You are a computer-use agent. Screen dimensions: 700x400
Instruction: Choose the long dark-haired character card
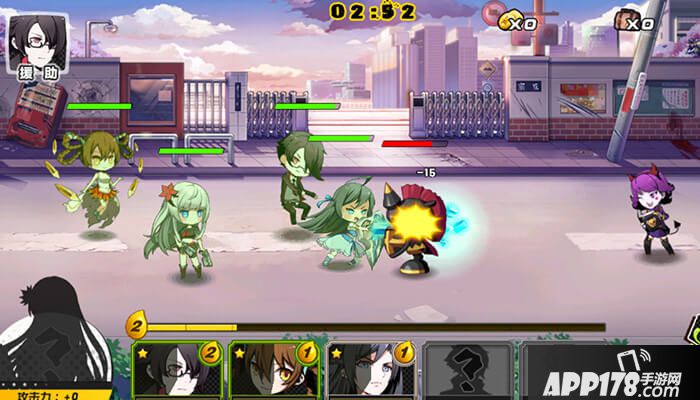(371, 372)
